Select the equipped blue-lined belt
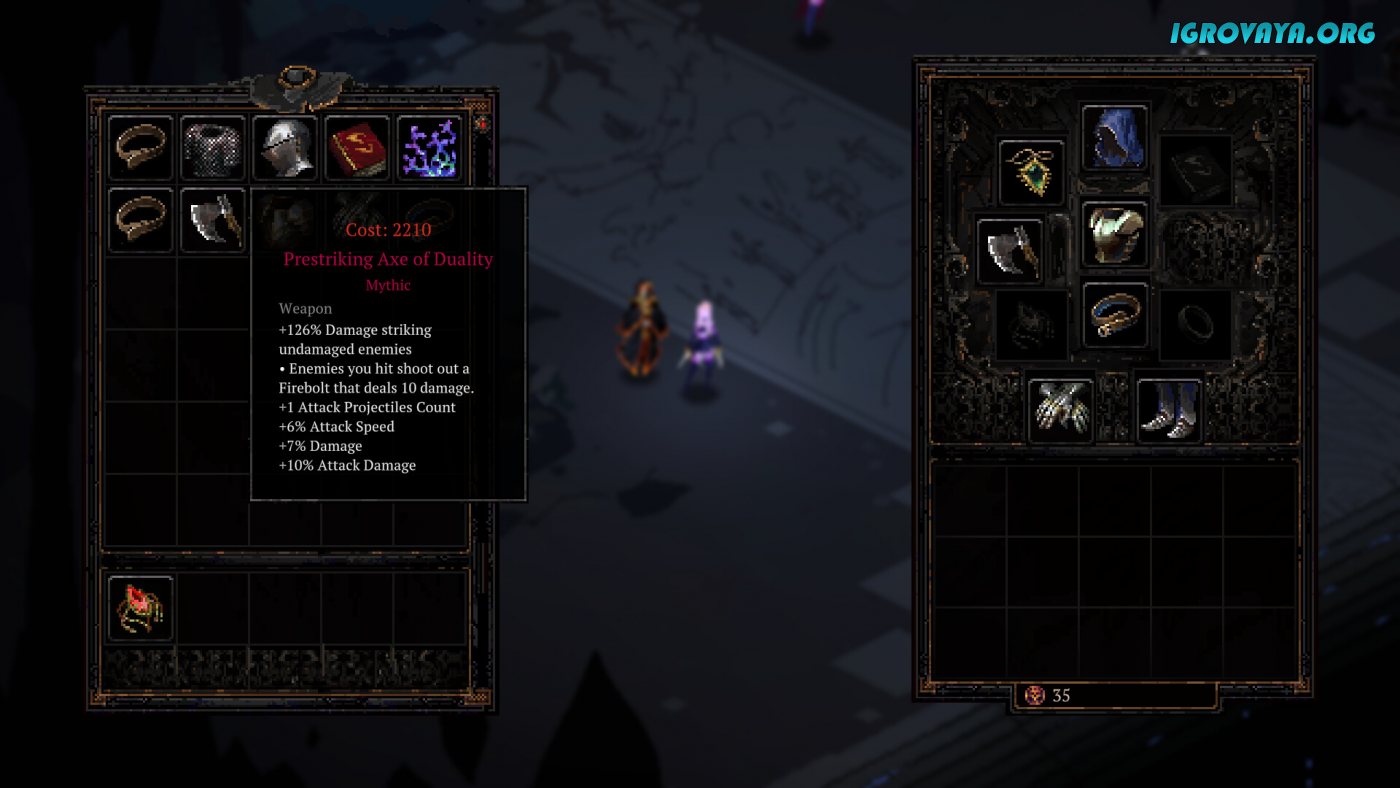 [x=1115, y=314]
